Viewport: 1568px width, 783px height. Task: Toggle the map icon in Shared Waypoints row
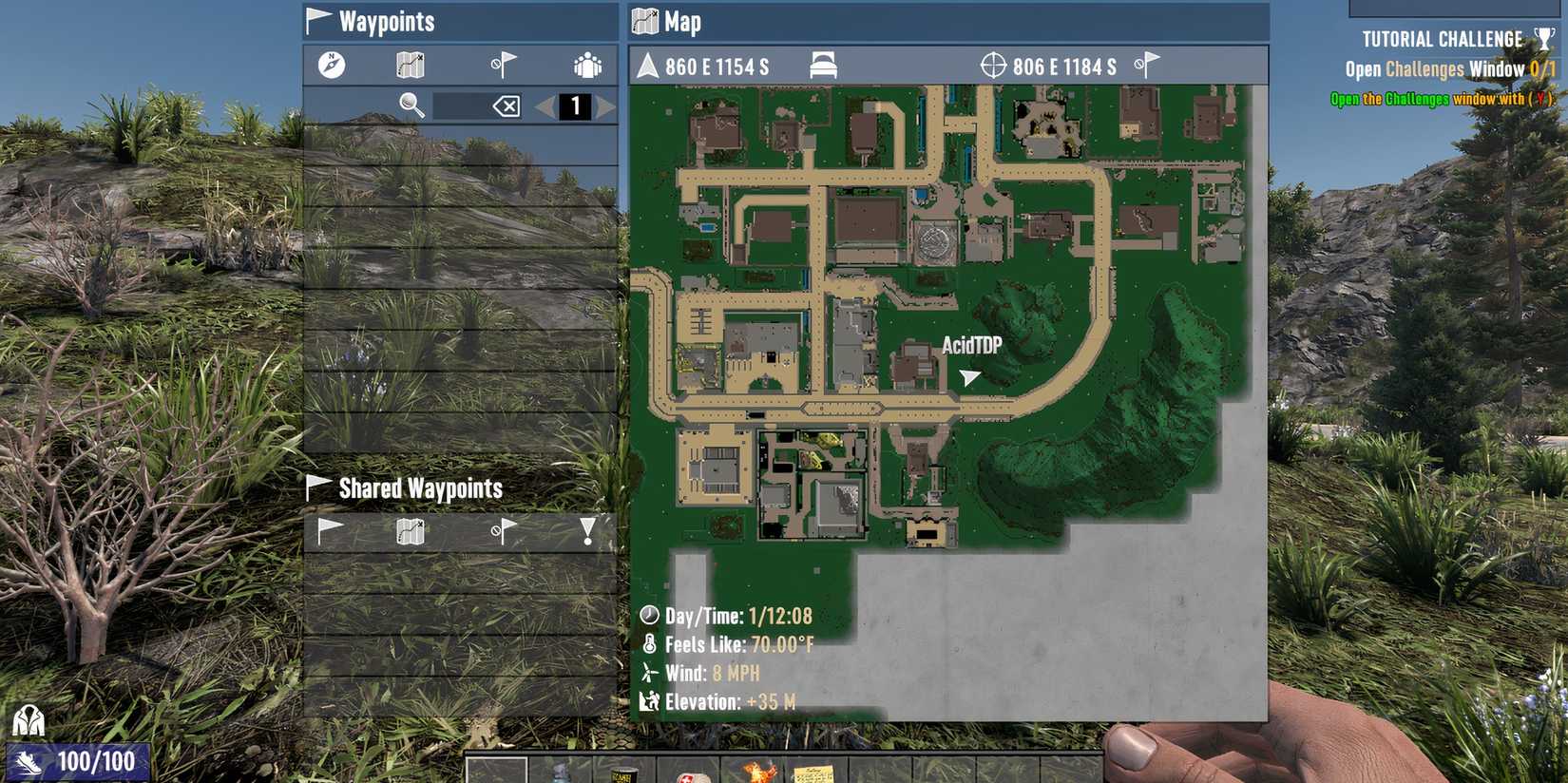409,530
